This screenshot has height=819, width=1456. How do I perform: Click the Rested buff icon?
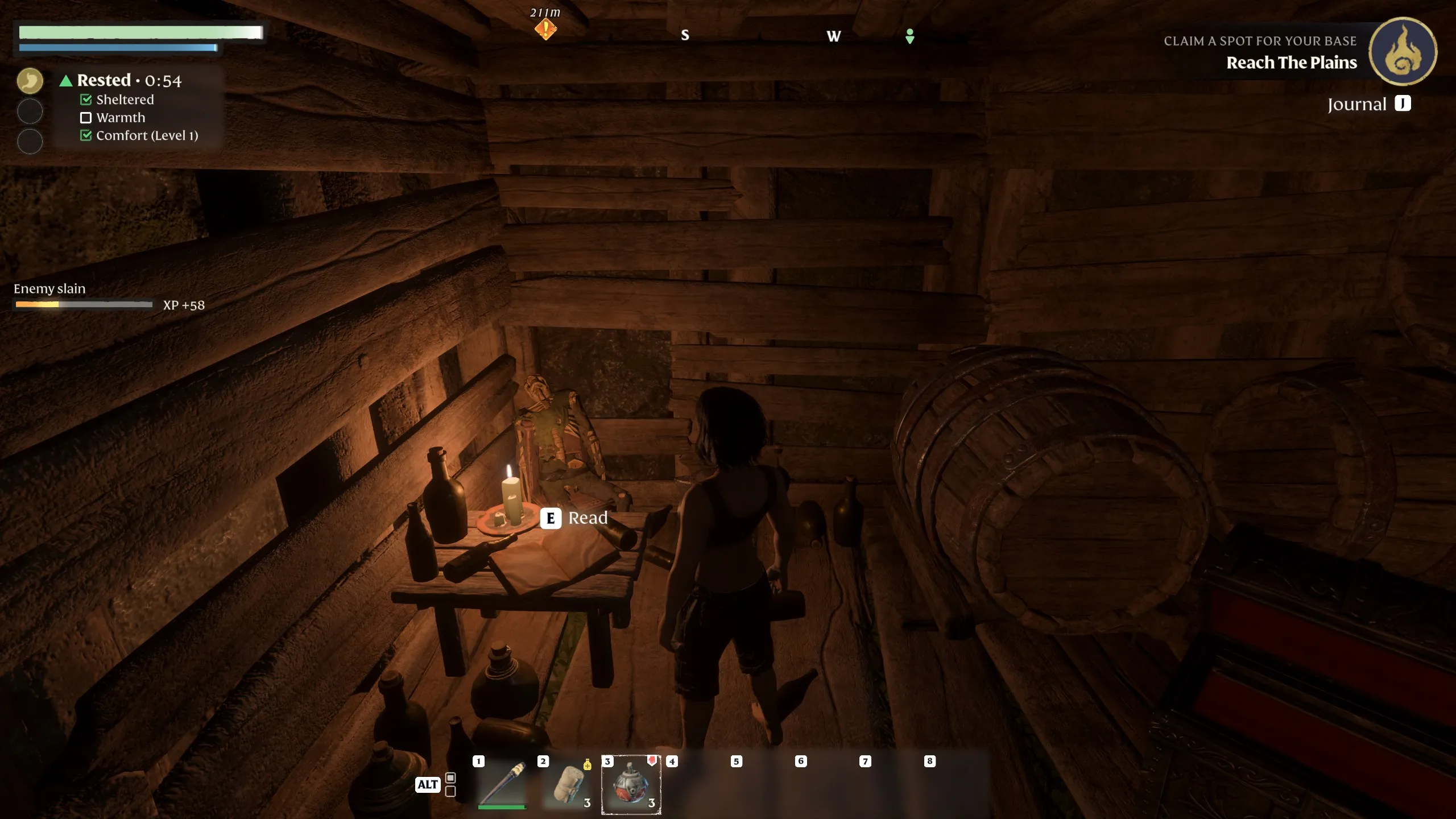tap(30, 81)
